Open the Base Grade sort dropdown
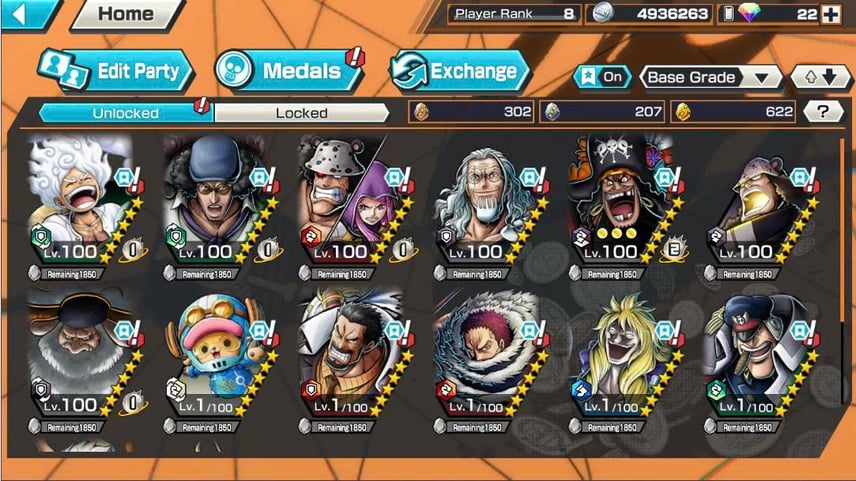The height and width of the screenshot is (481, 856). (710, 77)
